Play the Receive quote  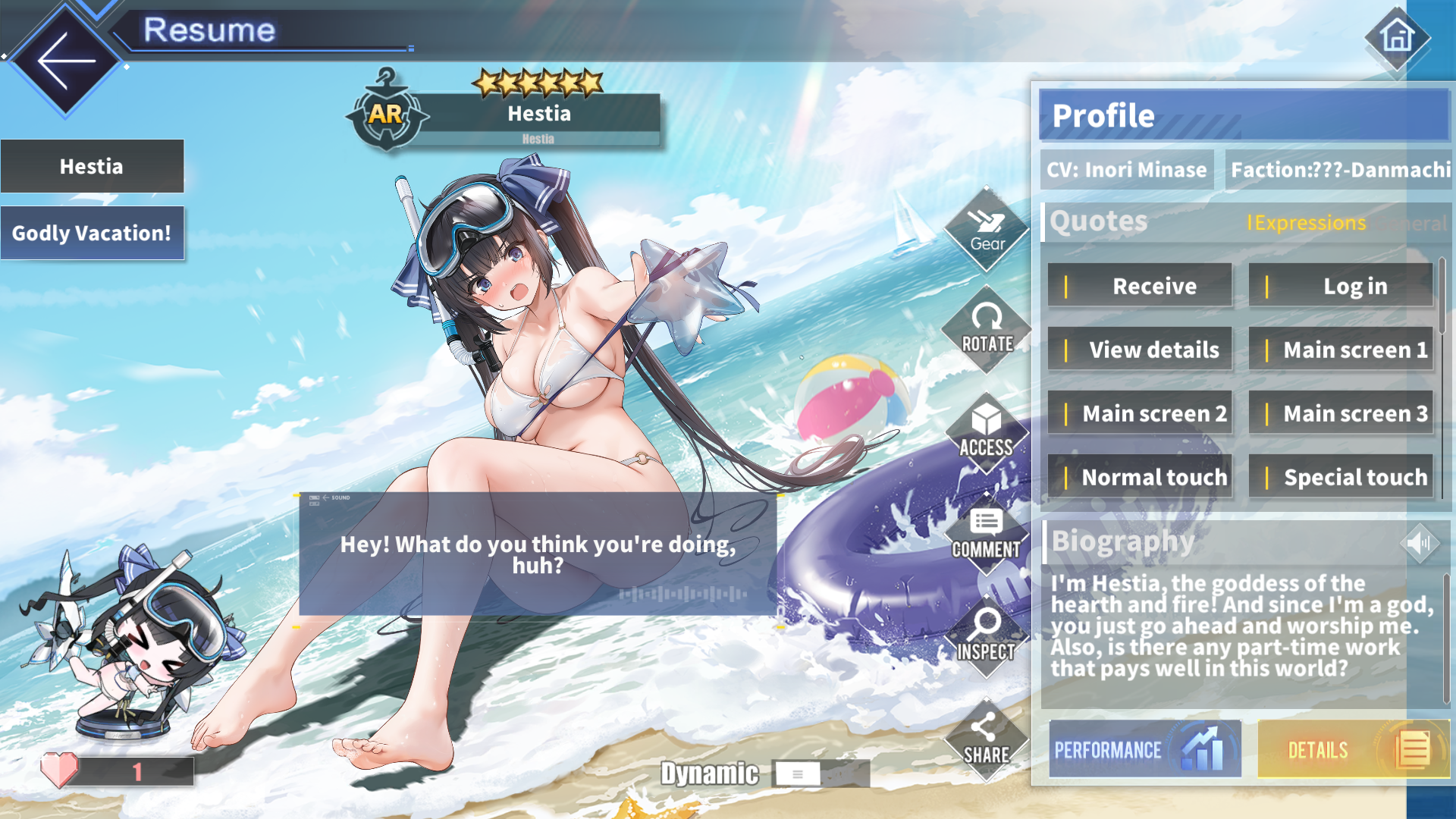(x=1140, y=286)
